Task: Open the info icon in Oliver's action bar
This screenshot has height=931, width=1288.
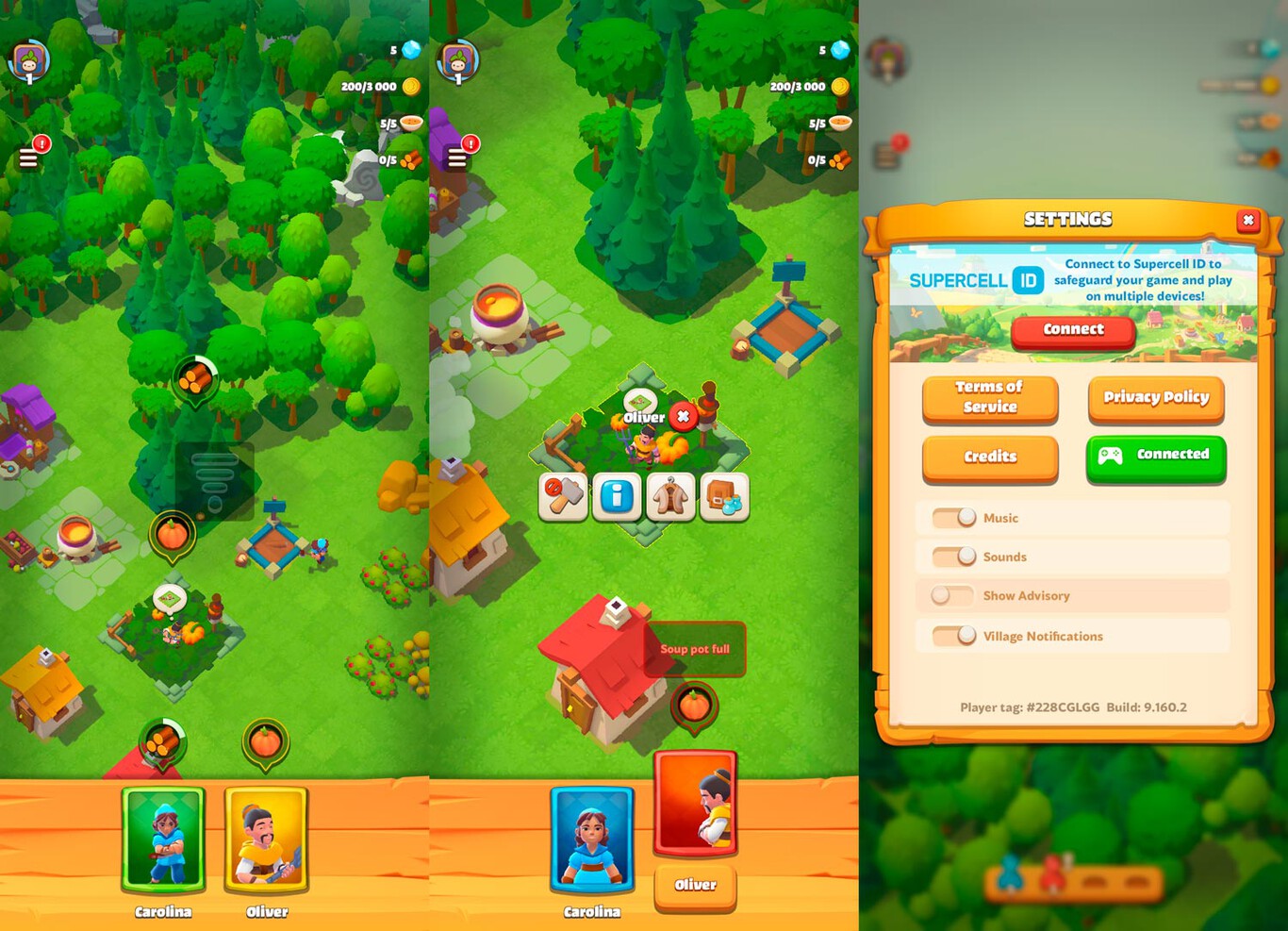Action: [617, 497]
